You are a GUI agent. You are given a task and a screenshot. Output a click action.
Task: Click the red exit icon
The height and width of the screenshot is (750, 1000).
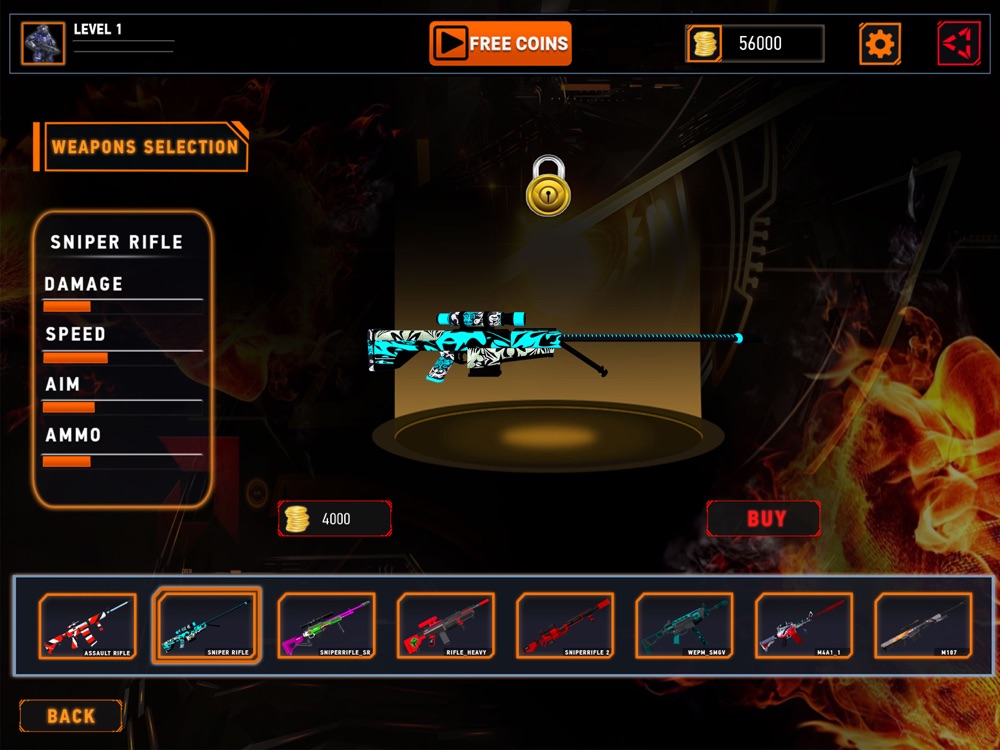click(958, 43)
